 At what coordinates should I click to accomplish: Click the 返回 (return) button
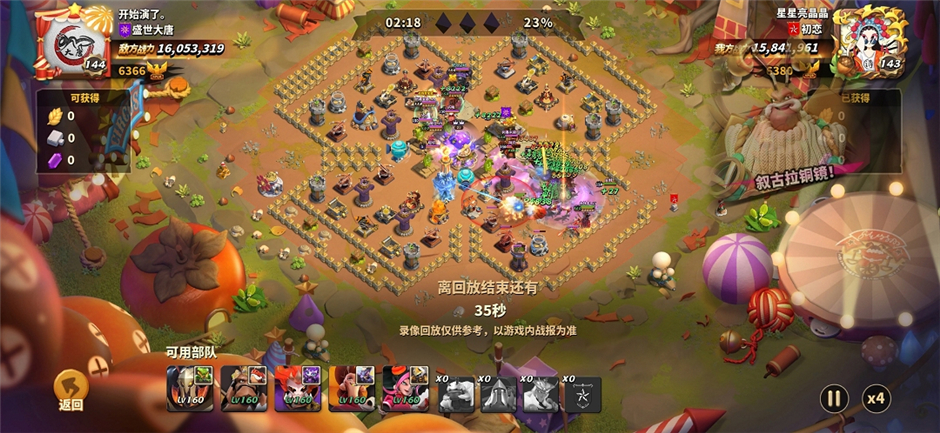70,389
